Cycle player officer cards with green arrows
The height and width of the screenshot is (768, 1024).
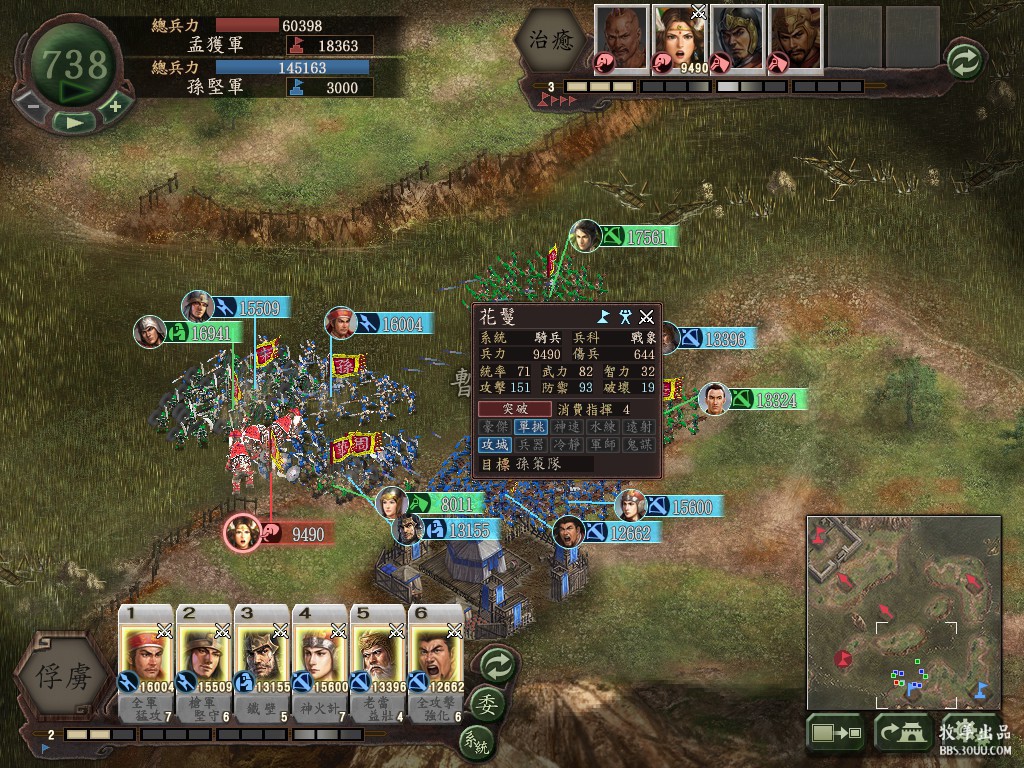click(496, 664)
